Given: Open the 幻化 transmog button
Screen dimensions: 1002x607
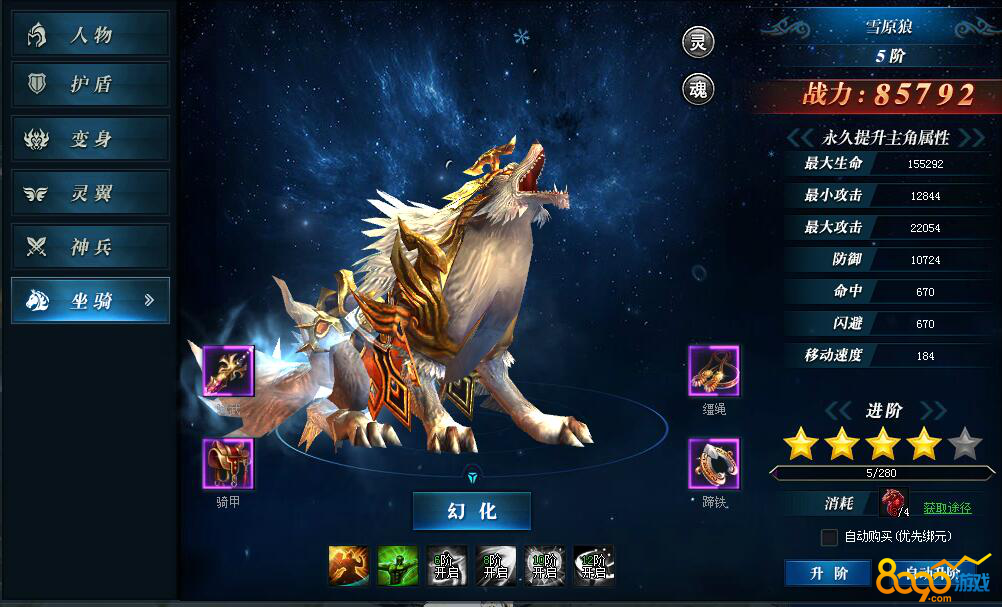Looking at the screenshot, I should pos(472,511).
